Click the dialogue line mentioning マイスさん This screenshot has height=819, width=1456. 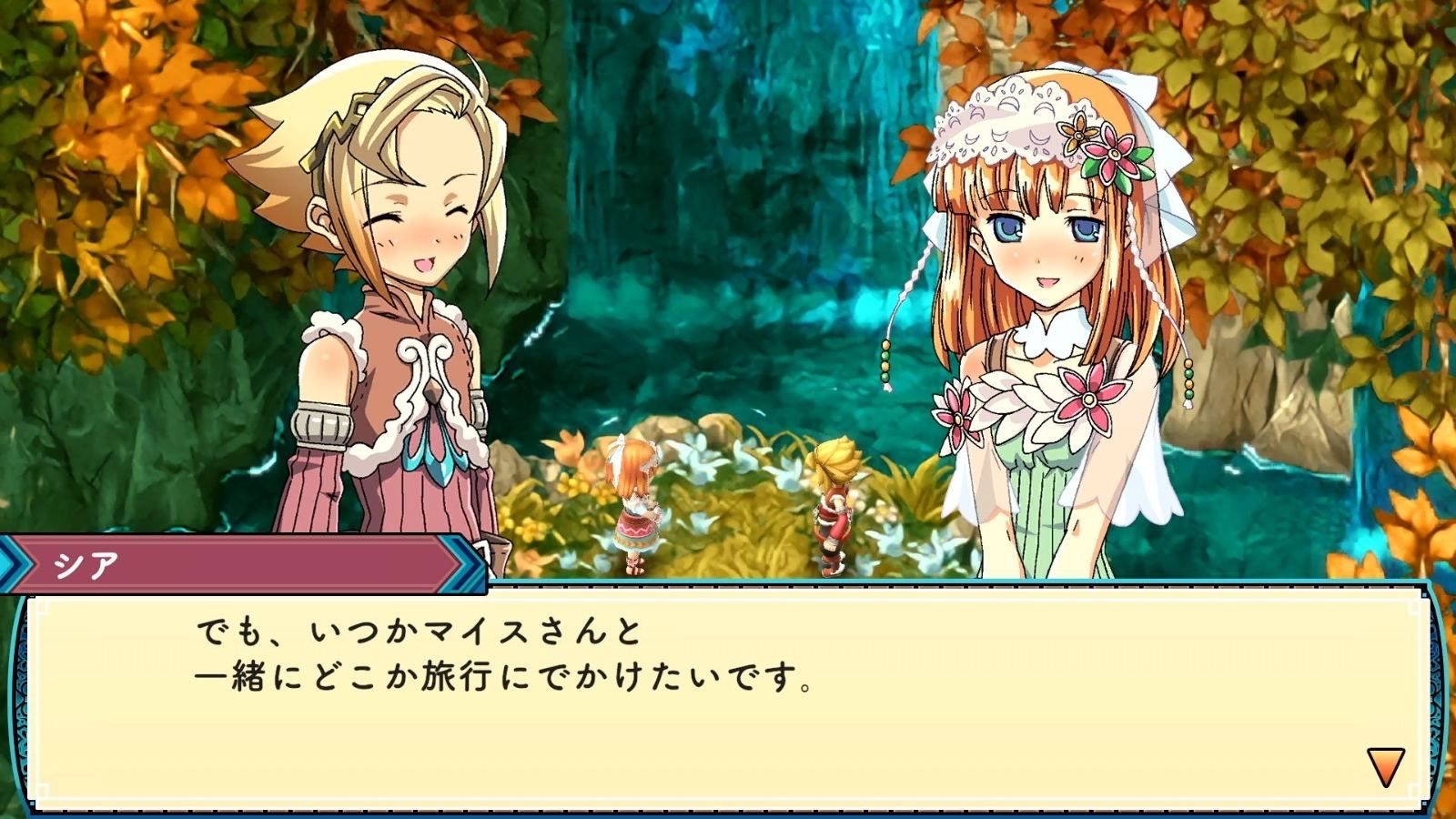point(419,632)
